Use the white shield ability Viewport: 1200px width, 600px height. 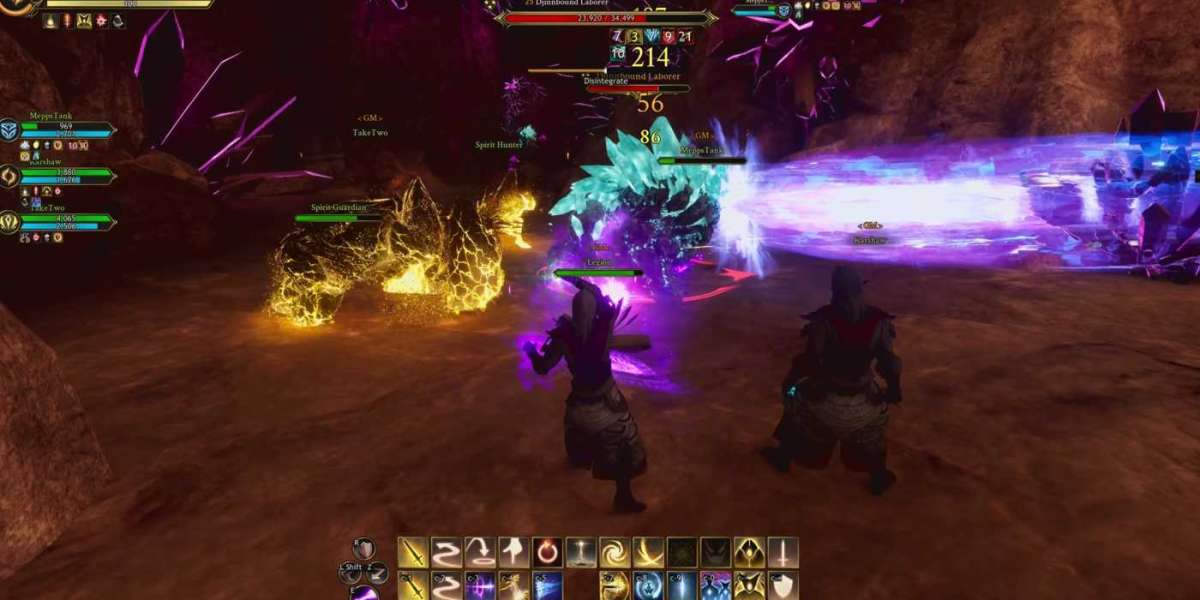tap(783, 585)
